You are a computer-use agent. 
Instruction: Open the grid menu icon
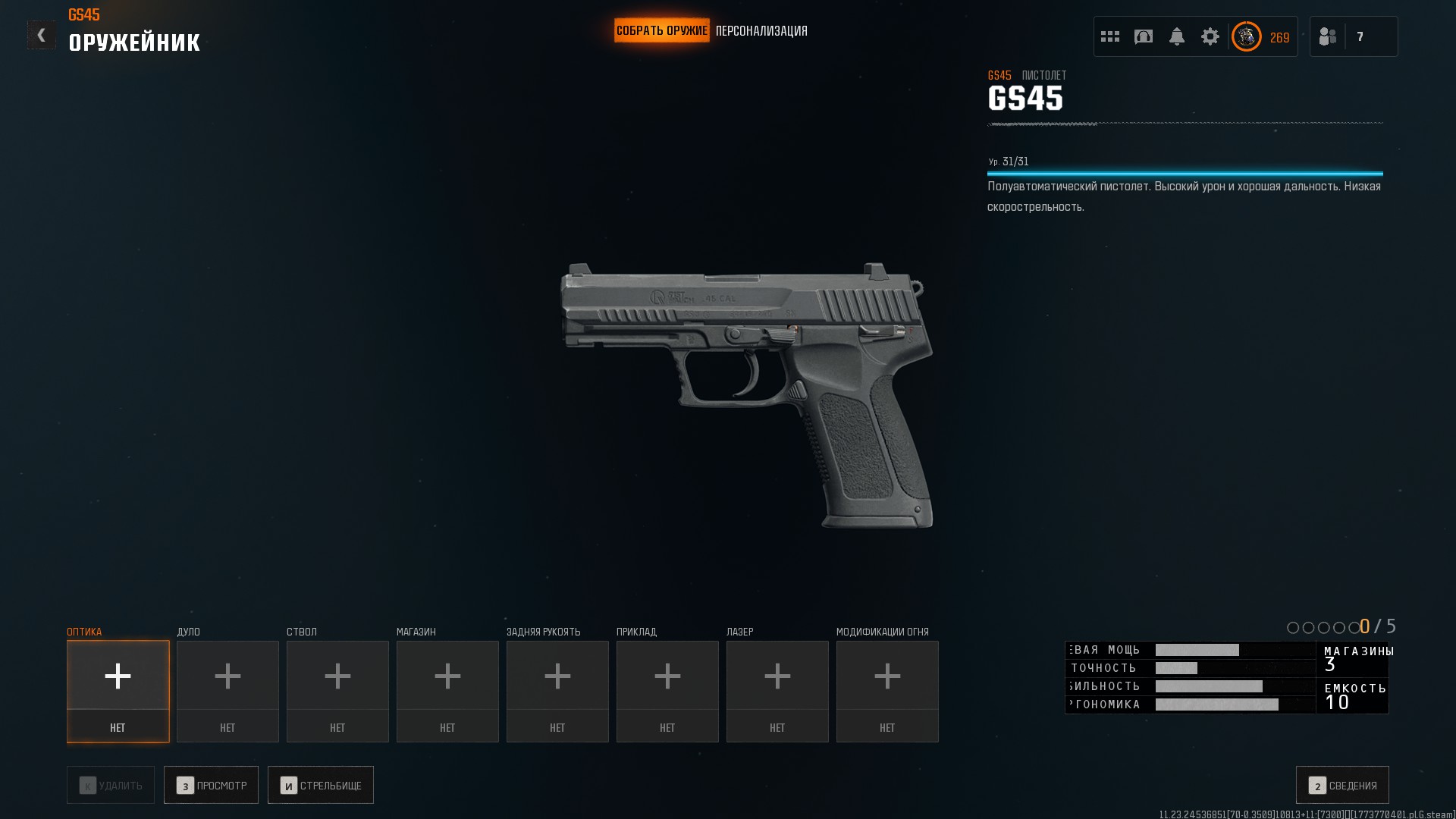(1110, 36)
